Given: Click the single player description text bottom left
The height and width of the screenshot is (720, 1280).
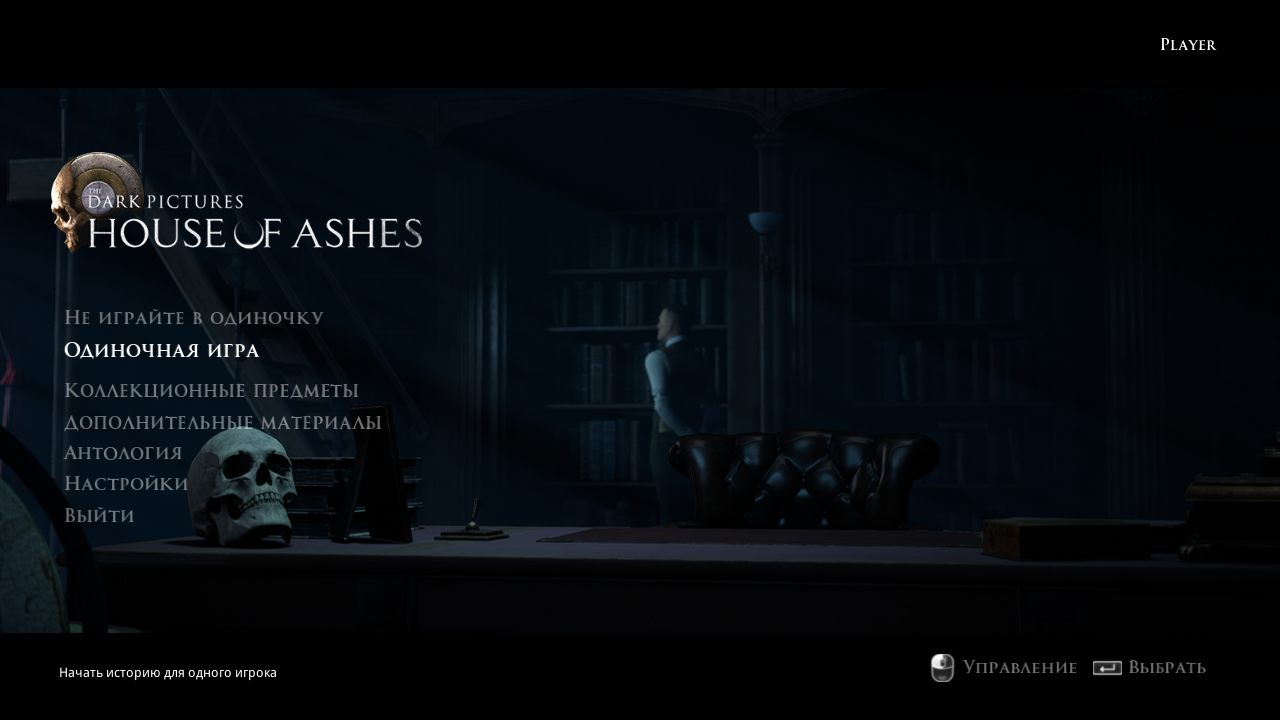Looking at the screenshot, I should click(168, 672).
